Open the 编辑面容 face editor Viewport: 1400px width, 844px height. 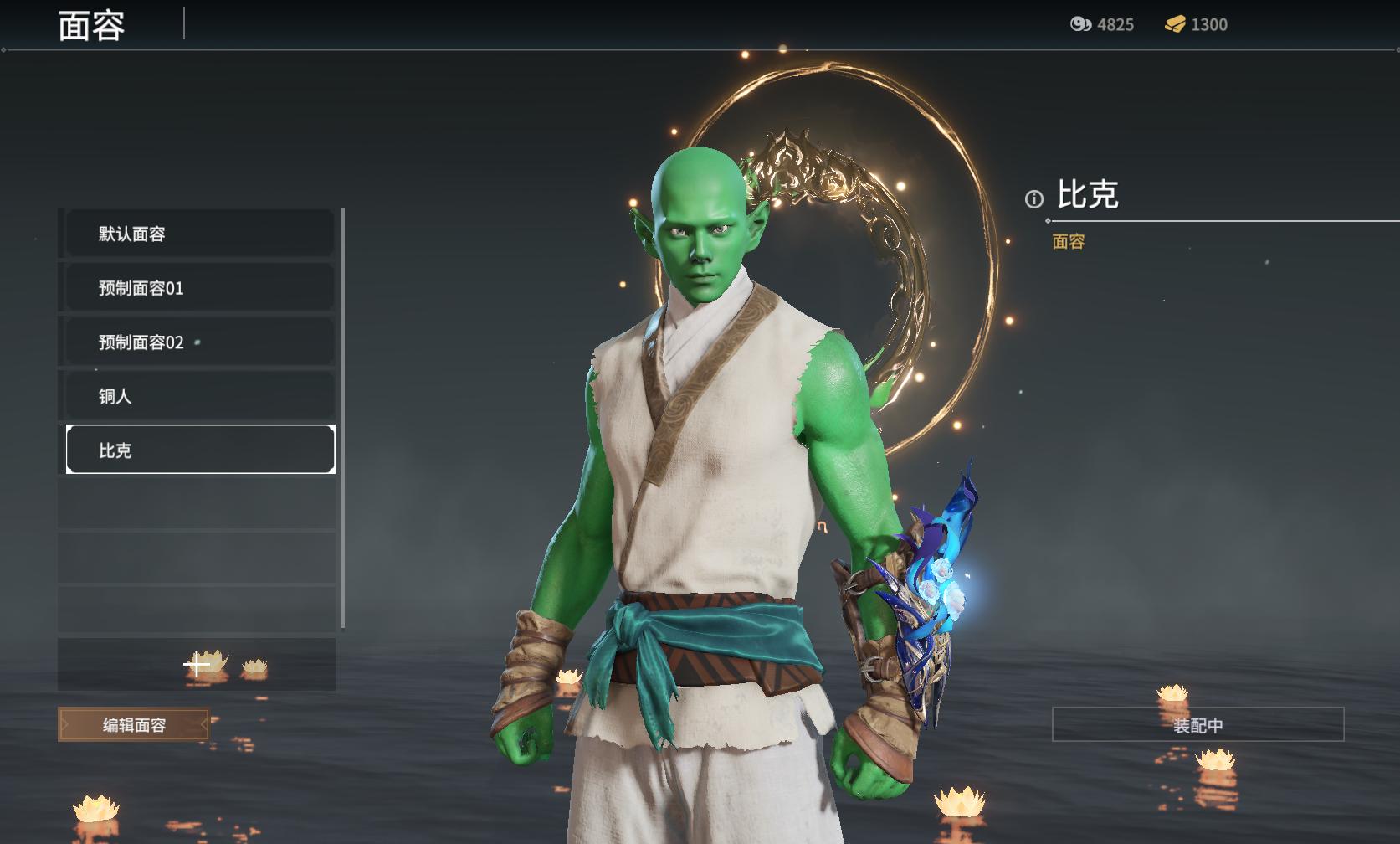tap(134, 725)
